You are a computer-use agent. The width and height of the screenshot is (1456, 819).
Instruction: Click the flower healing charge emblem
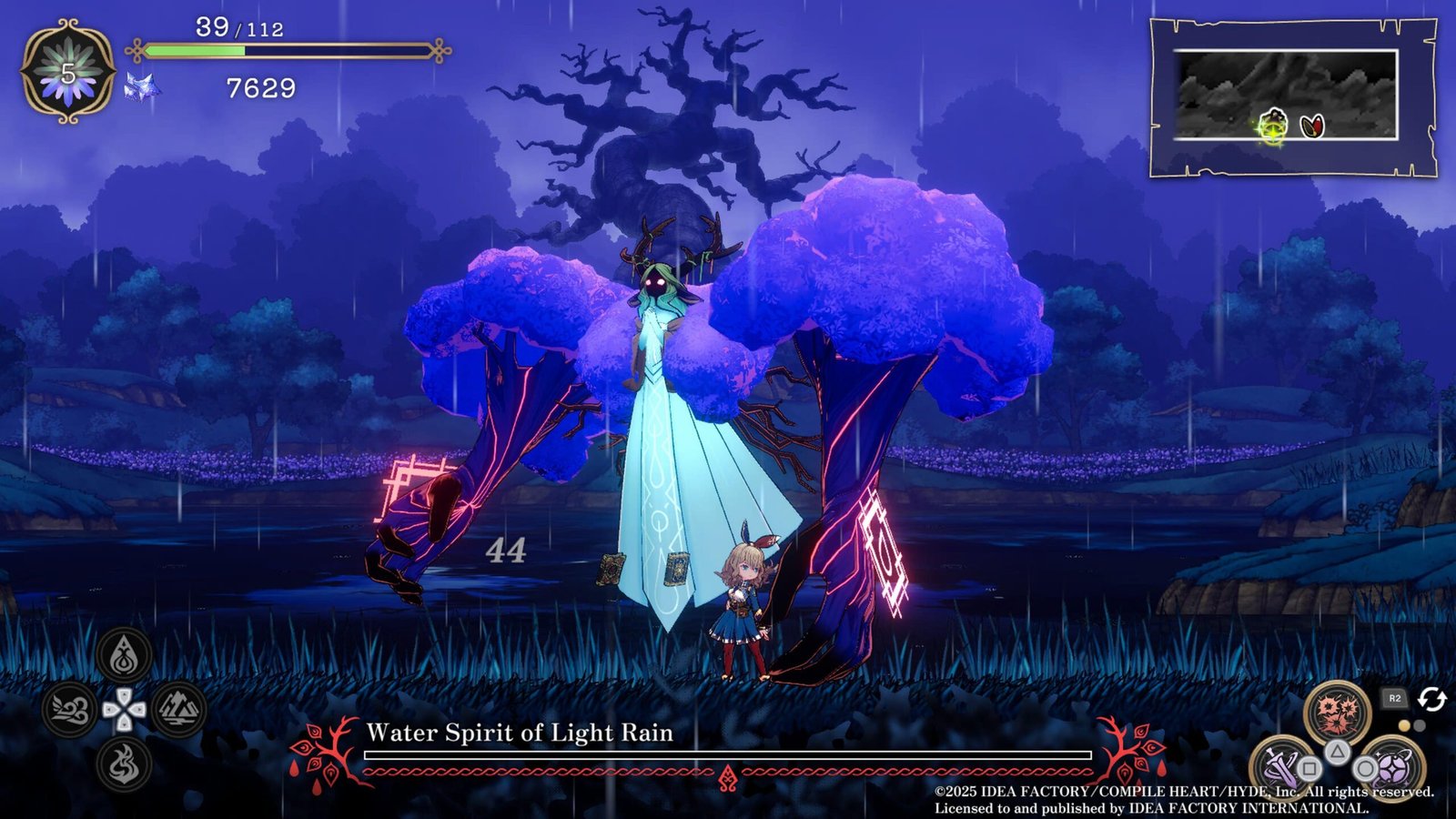click(68, 73)
